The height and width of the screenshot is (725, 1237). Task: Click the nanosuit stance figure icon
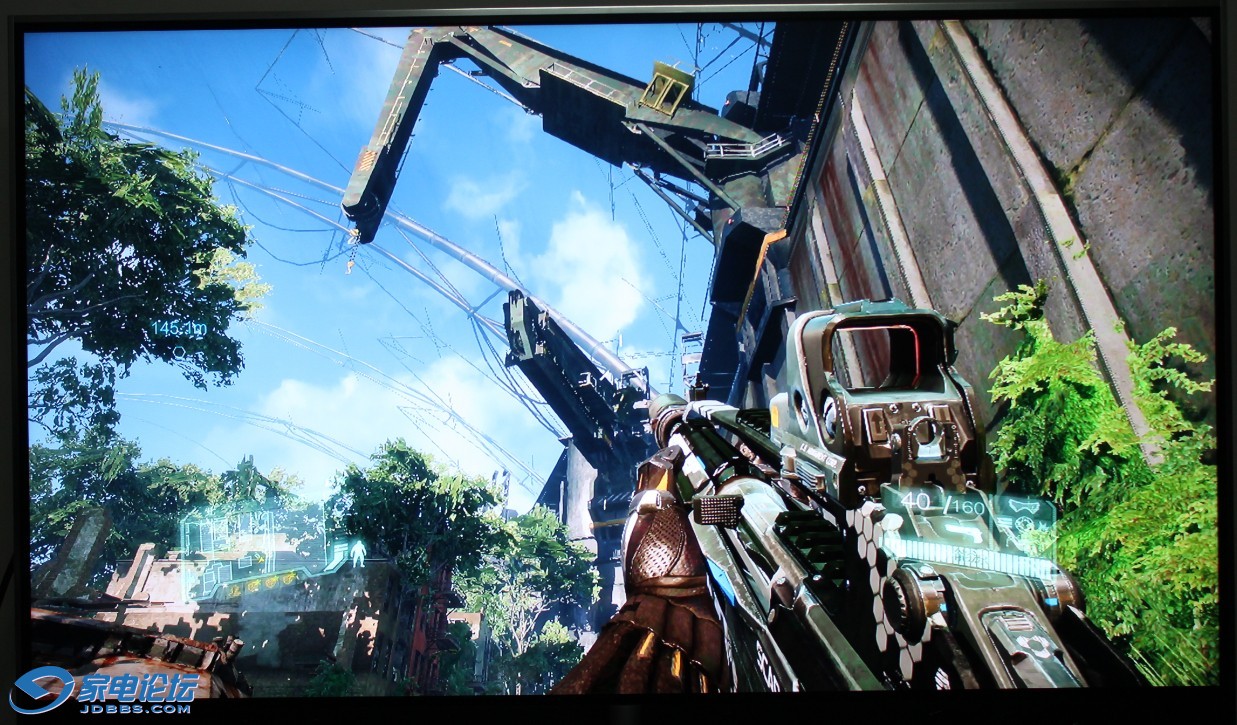[358, 553]
